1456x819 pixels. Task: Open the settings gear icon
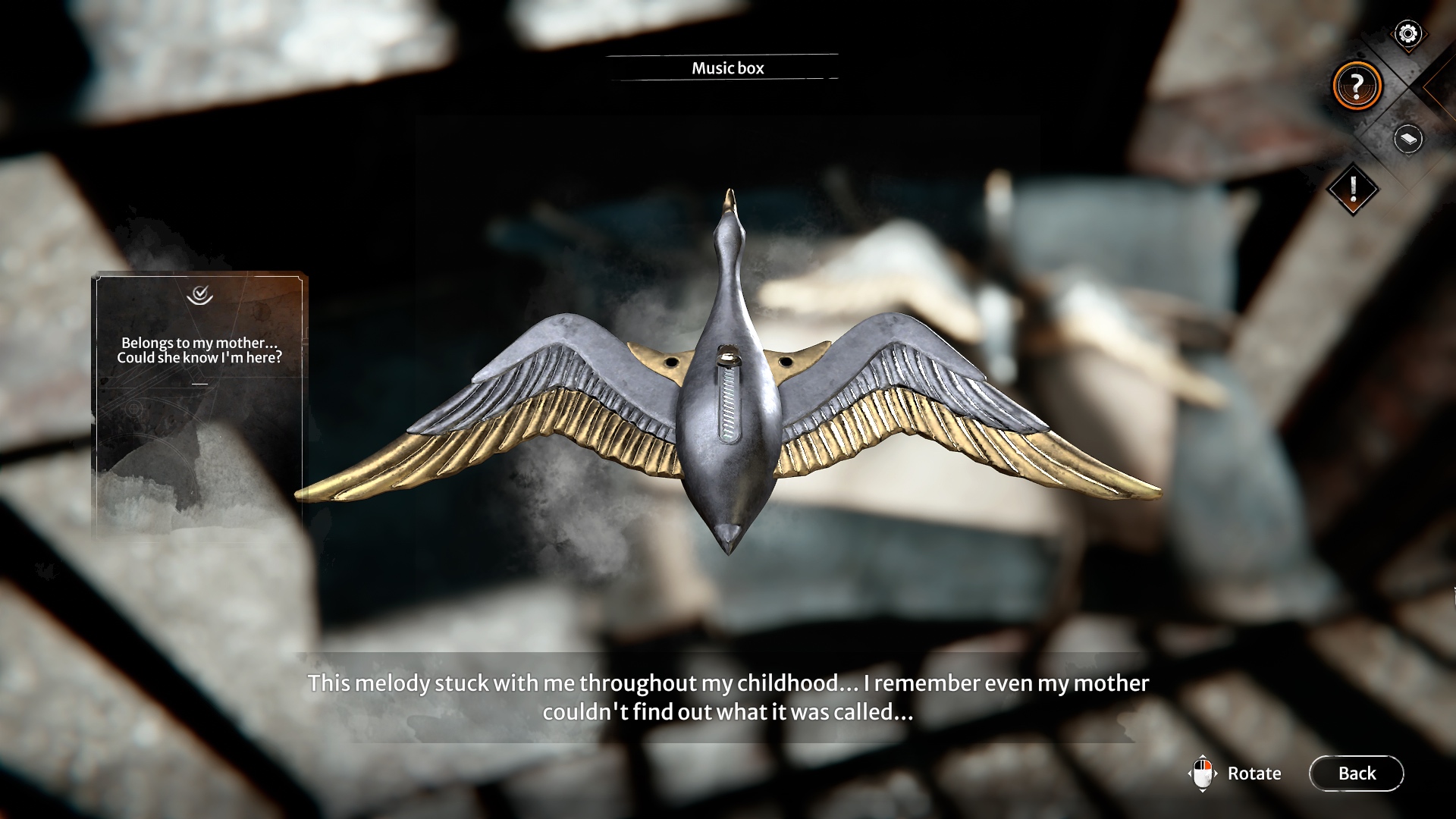point(1407,33)
